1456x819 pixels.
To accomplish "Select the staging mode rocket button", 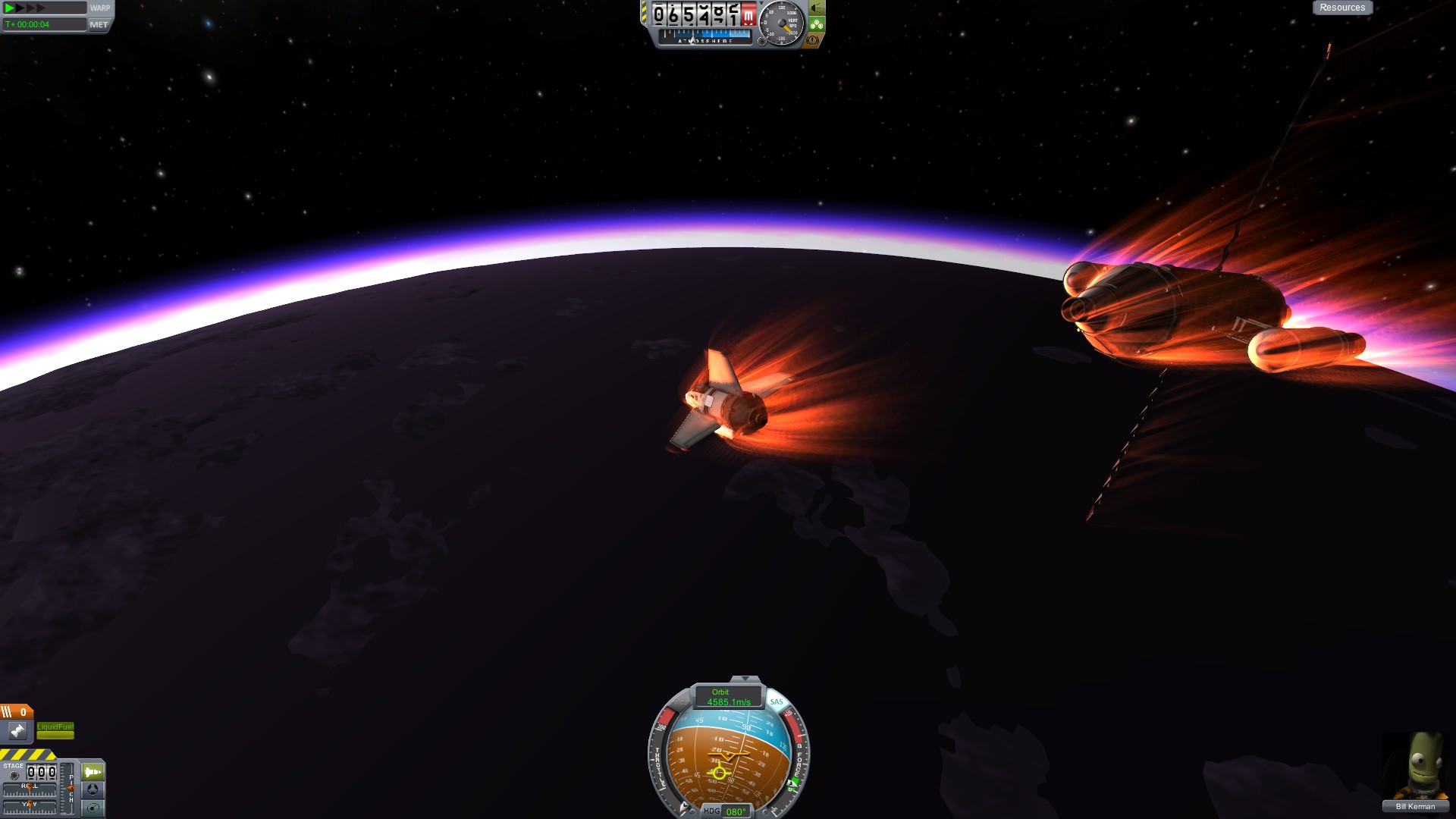I will tap(93, 772).
